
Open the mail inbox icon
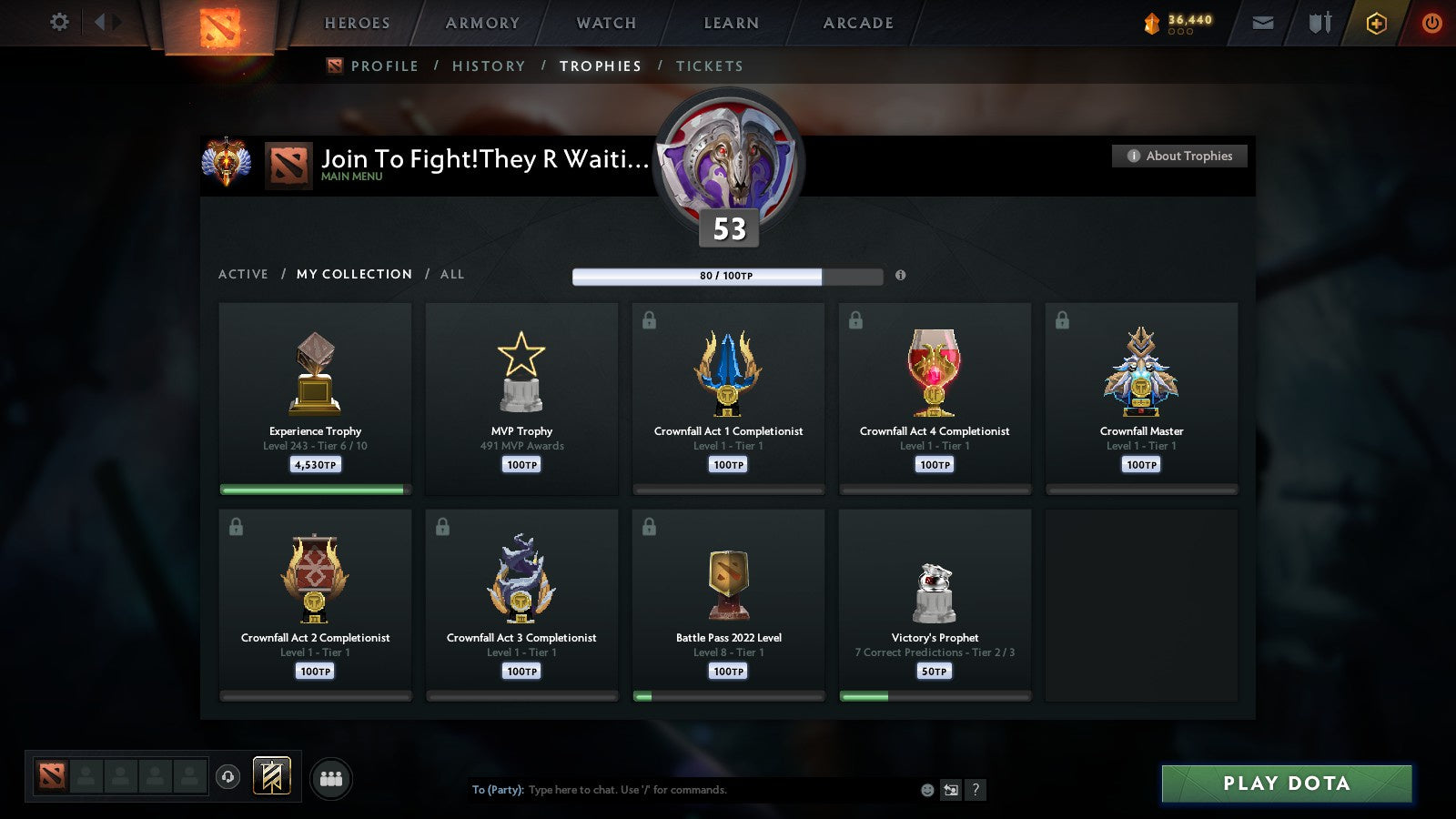(x=1262, y=23)
